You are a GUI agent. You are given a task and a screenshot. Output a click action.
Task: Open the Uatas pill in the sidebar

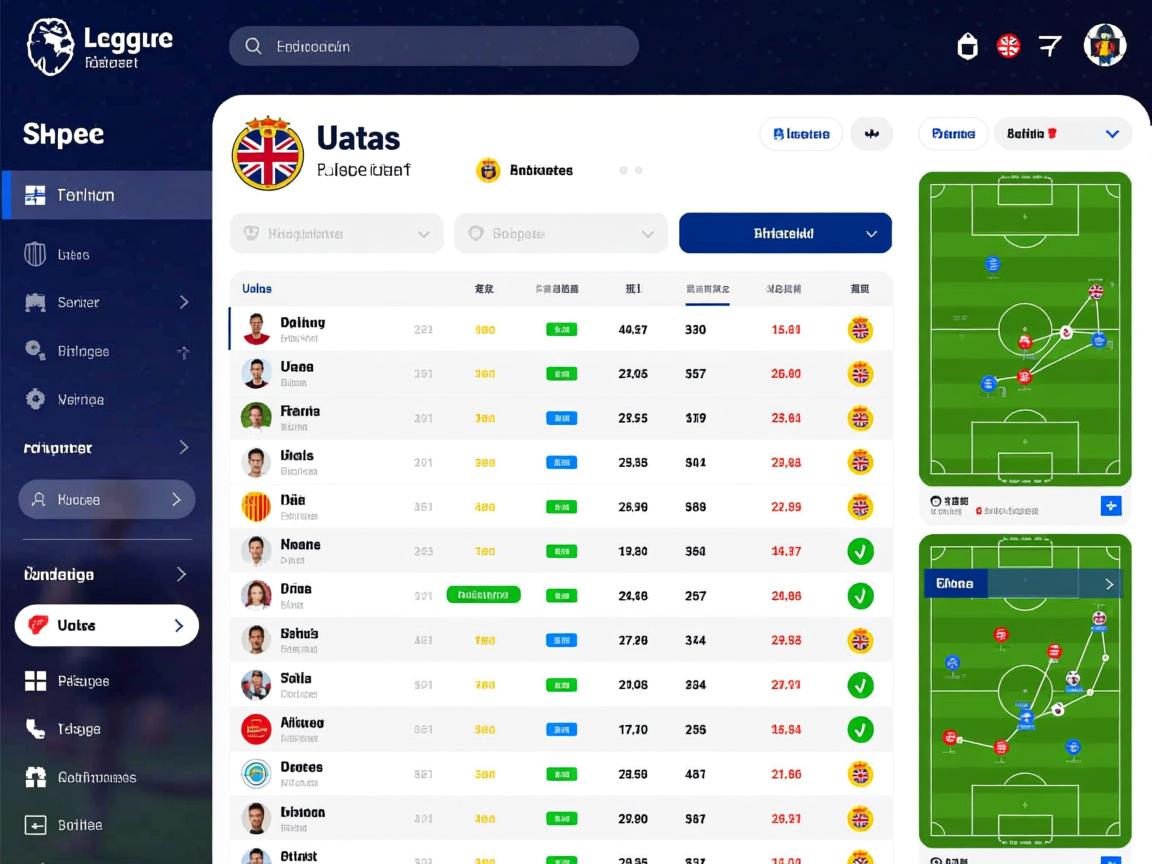click(106, 625)
